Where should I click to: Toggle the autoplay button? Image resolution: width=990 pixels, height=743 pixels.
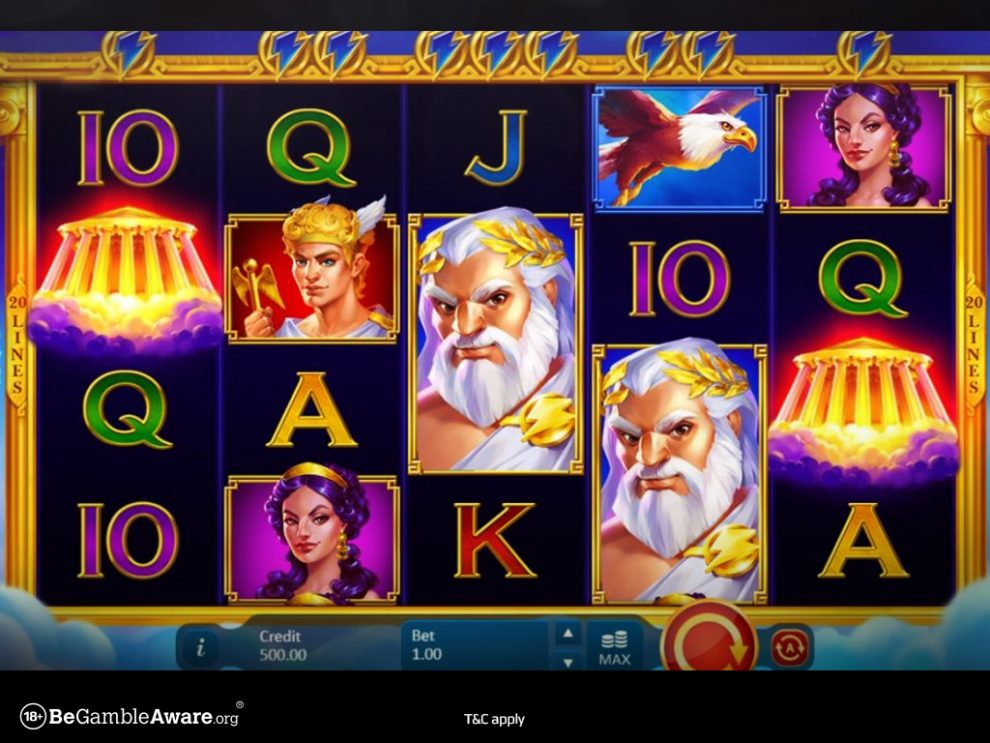[790, 647]
